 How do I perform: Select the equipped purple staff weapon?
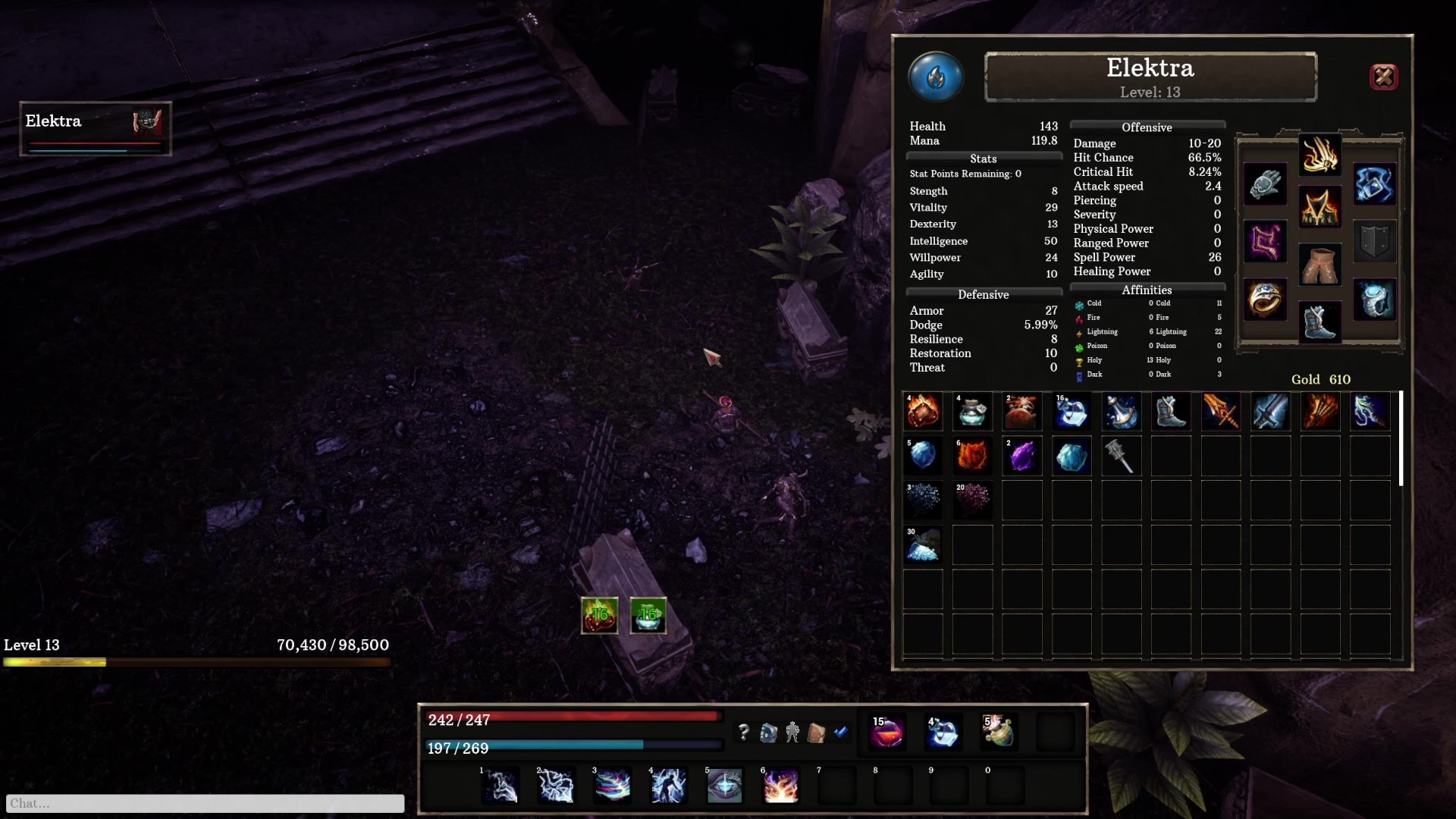coord(1265,242)
